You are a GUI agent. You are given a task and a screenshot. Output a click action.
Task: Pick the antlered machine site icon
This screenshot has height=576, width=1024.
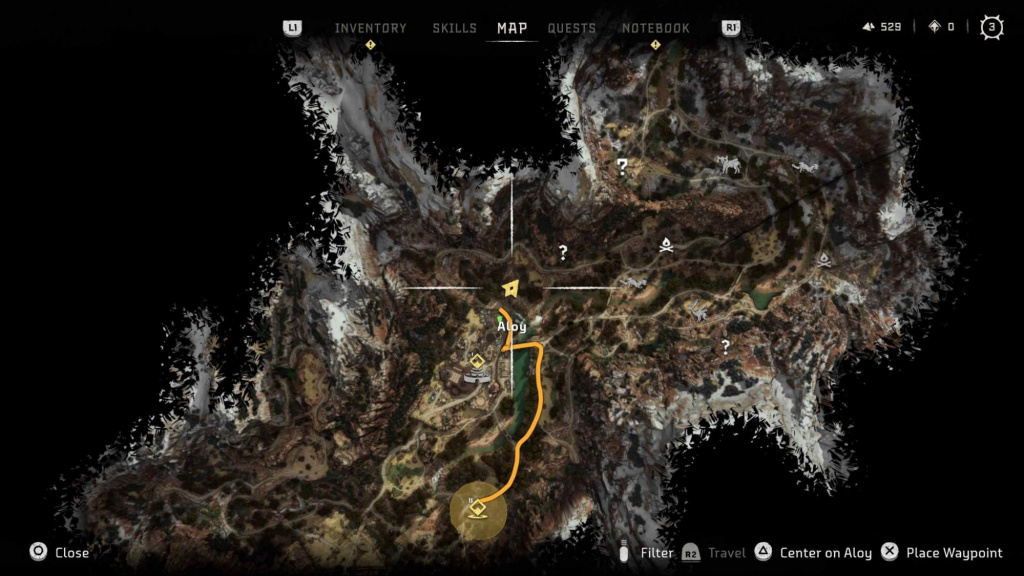click(x=729, y=164)
